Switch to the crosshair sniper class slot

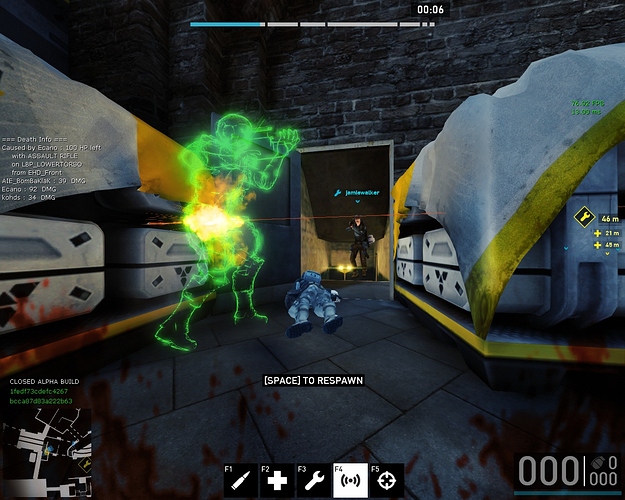pos(388,481)
